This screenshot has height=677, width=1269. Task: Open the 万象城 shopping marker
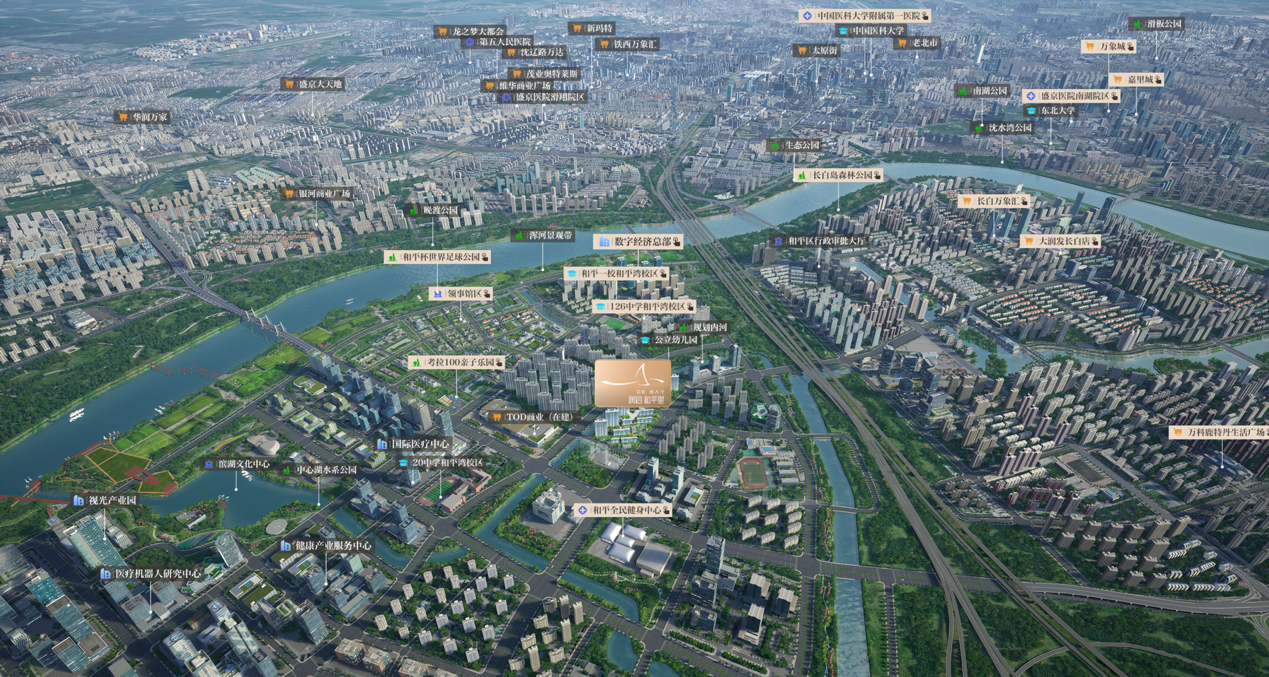(x=1109, y=46)
